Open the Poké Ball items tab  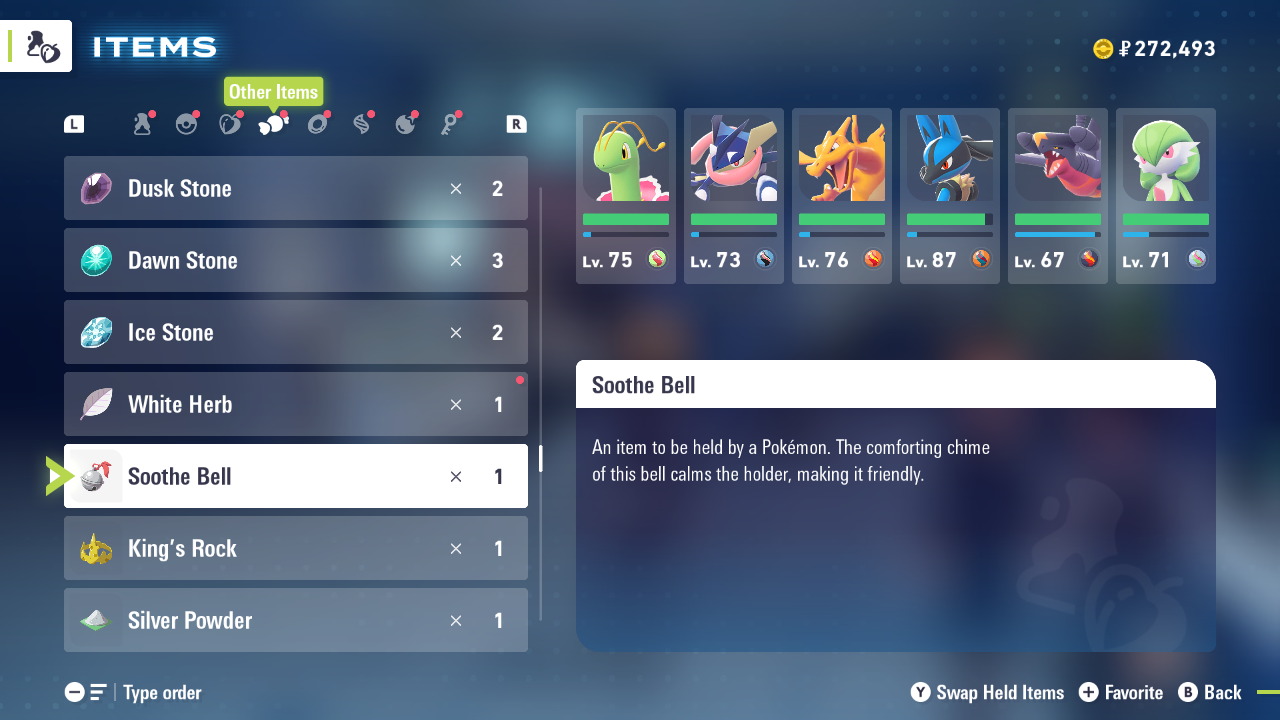pyautogui.click(x=186, y=124)
